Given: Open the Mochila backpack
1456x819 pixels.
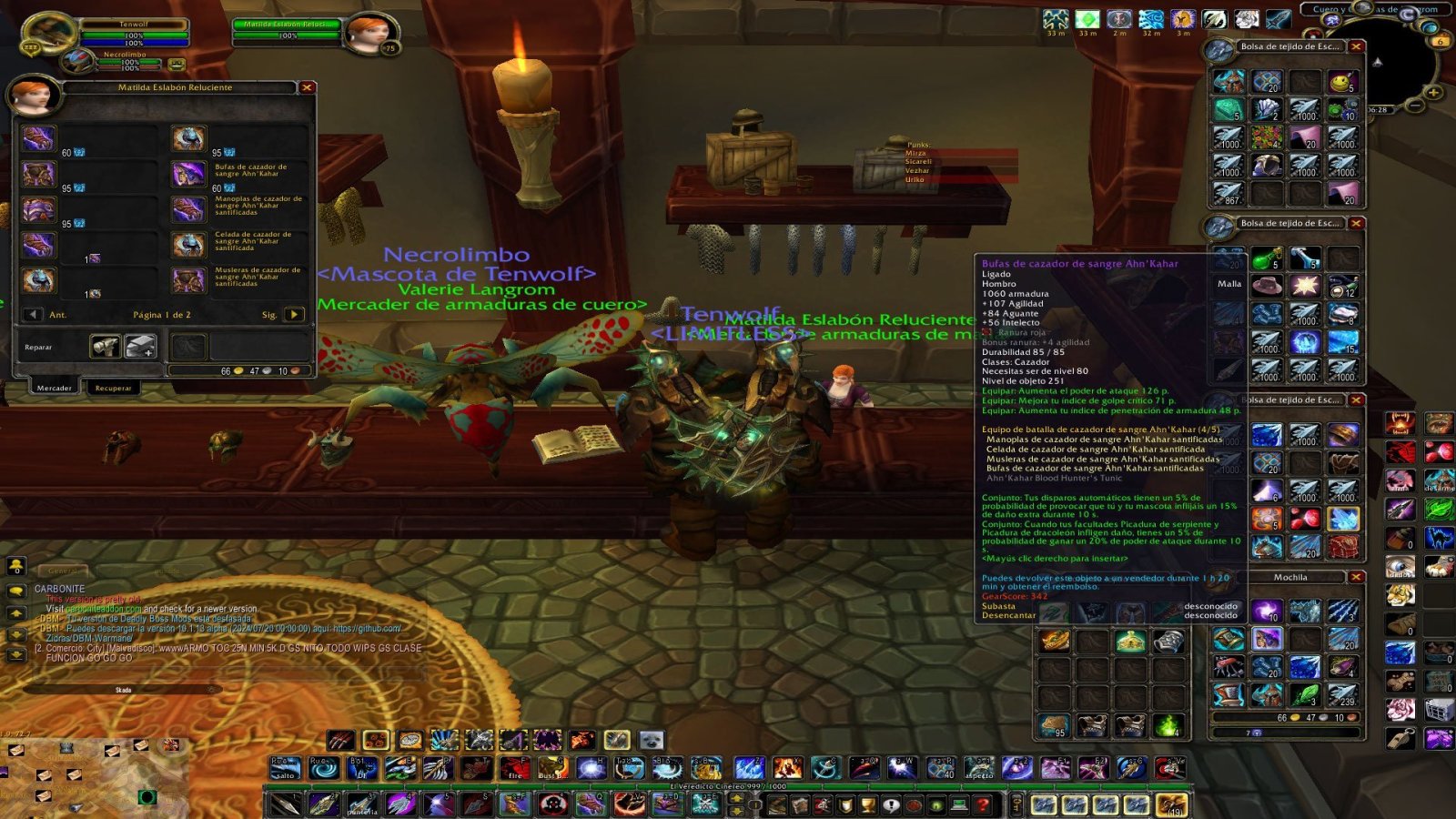Looking at the screenshot, I should 1292,577.
